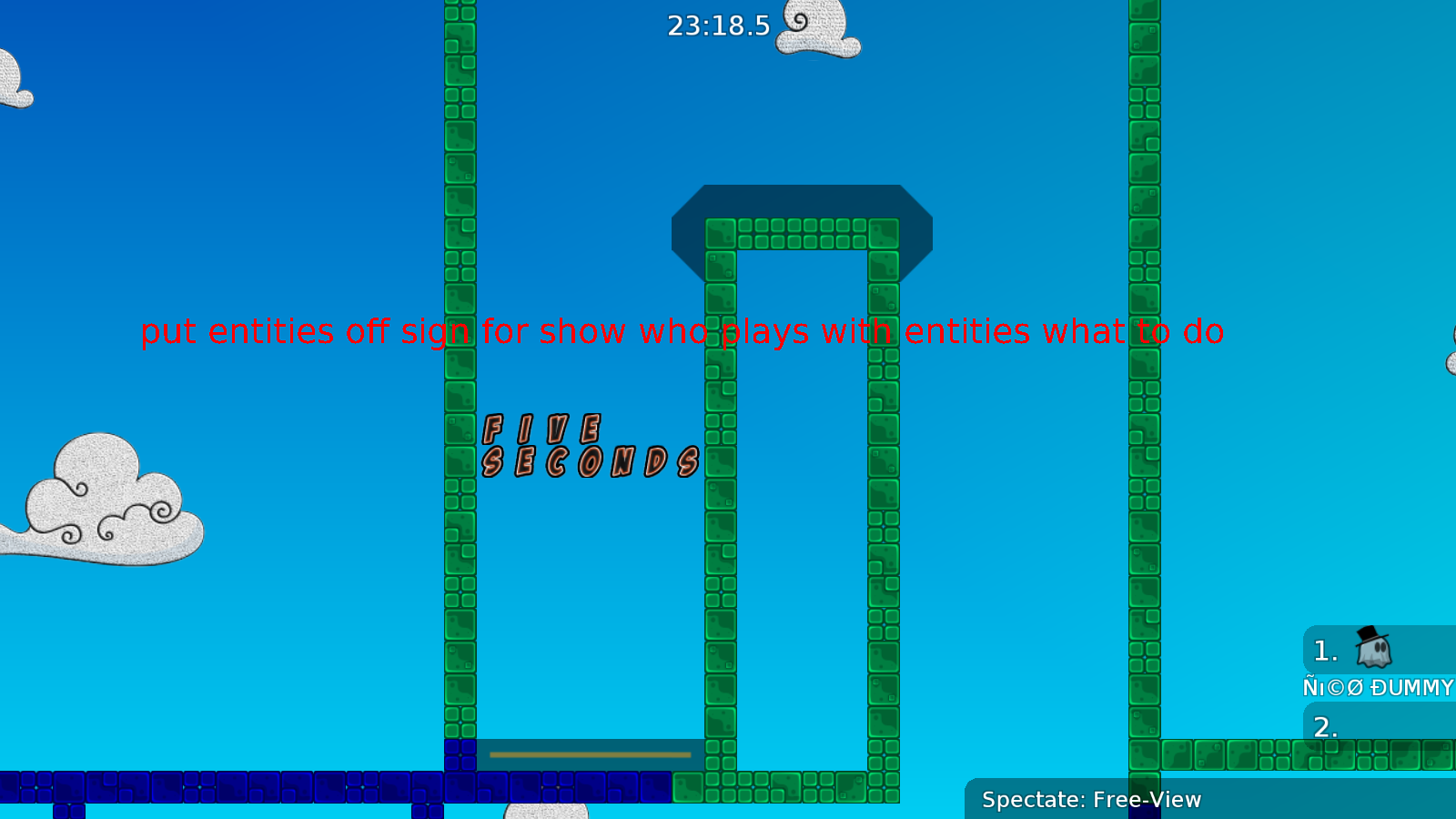Open the Spectate: Free-View selector bar
Screen dimensions: 1456x819
pyautogui.click(x=1090, y=800)
